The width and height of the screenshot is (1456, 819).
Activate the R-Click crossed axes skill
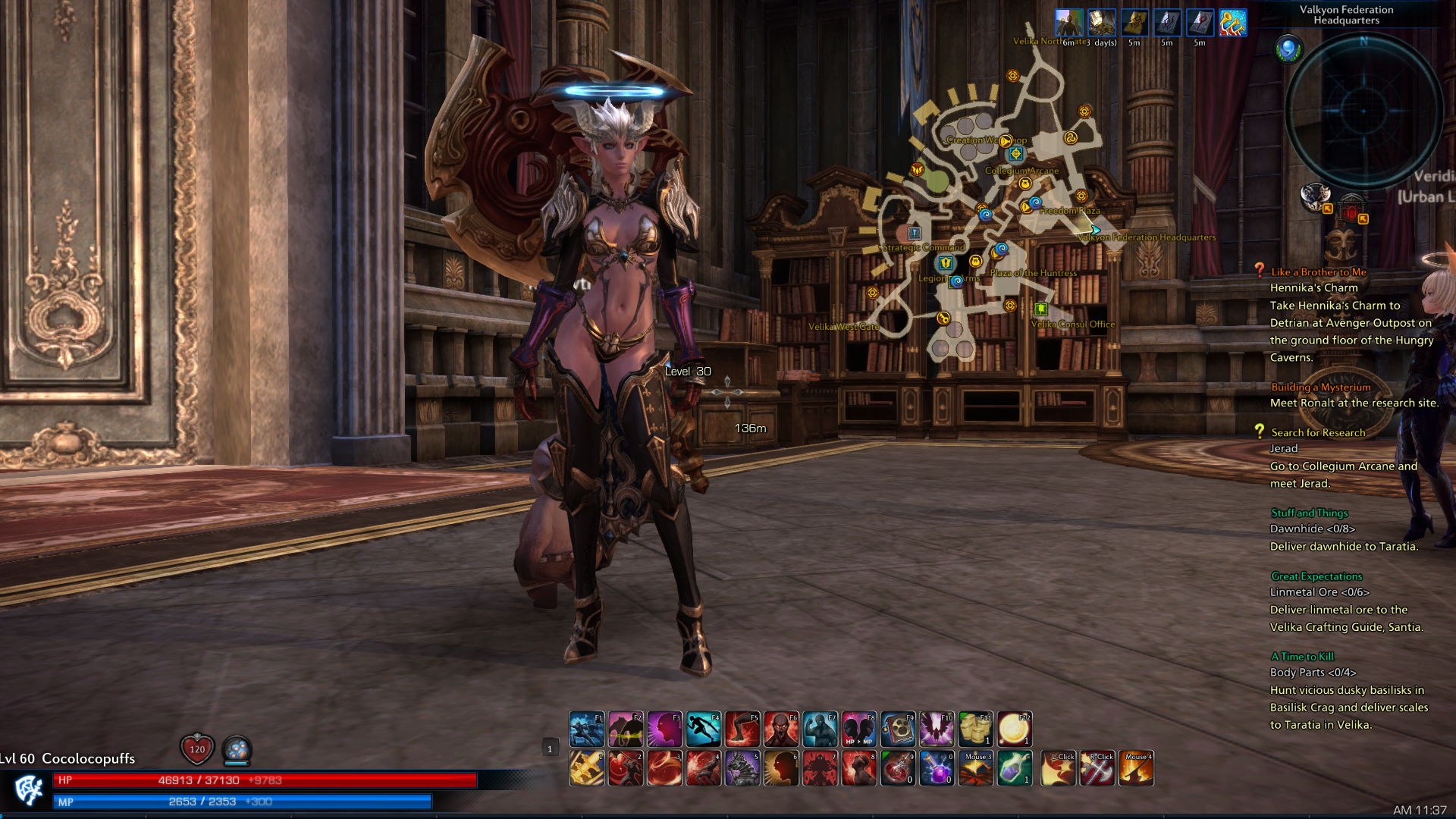pos(1097,768)
